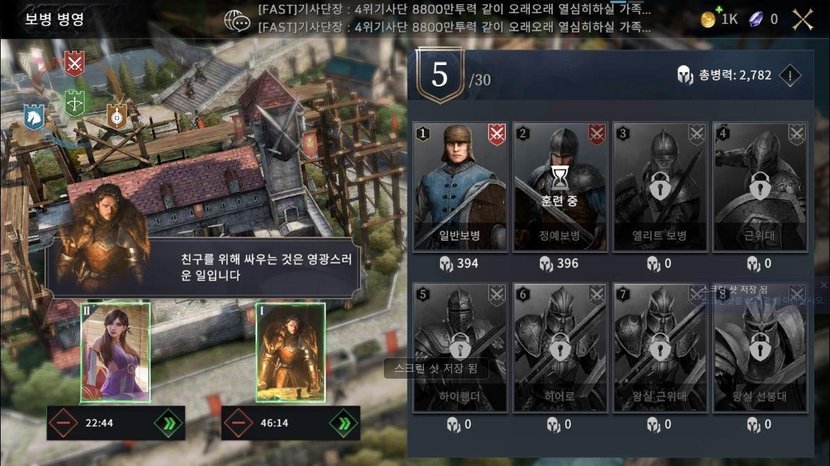The image size is (830, 466).
Task: Cancel the 22:44 training queue
Action: (65, 423)
